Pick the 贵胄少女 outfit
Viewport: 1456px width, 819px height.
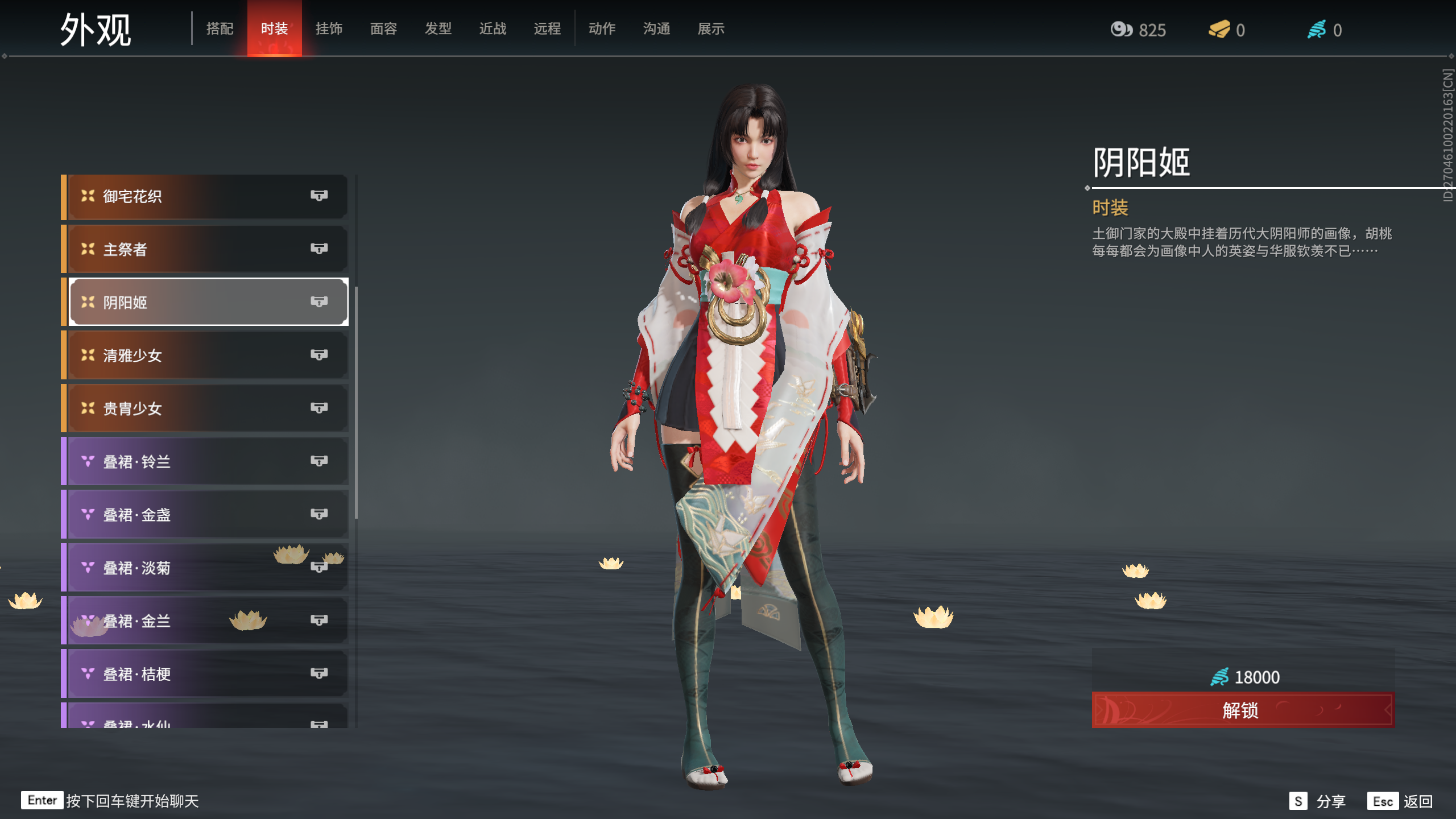(x=205, y=408)
